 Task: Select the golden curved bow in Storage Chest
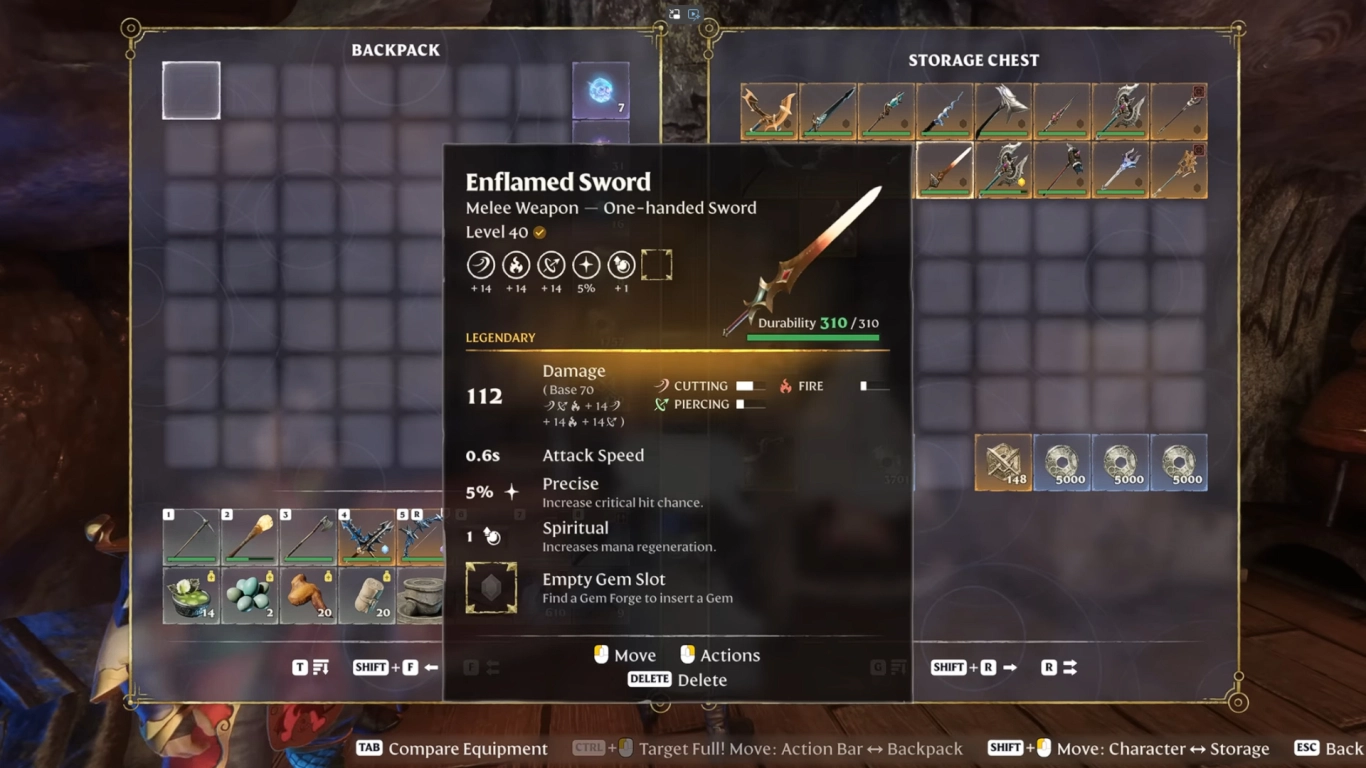click(768, 111)
